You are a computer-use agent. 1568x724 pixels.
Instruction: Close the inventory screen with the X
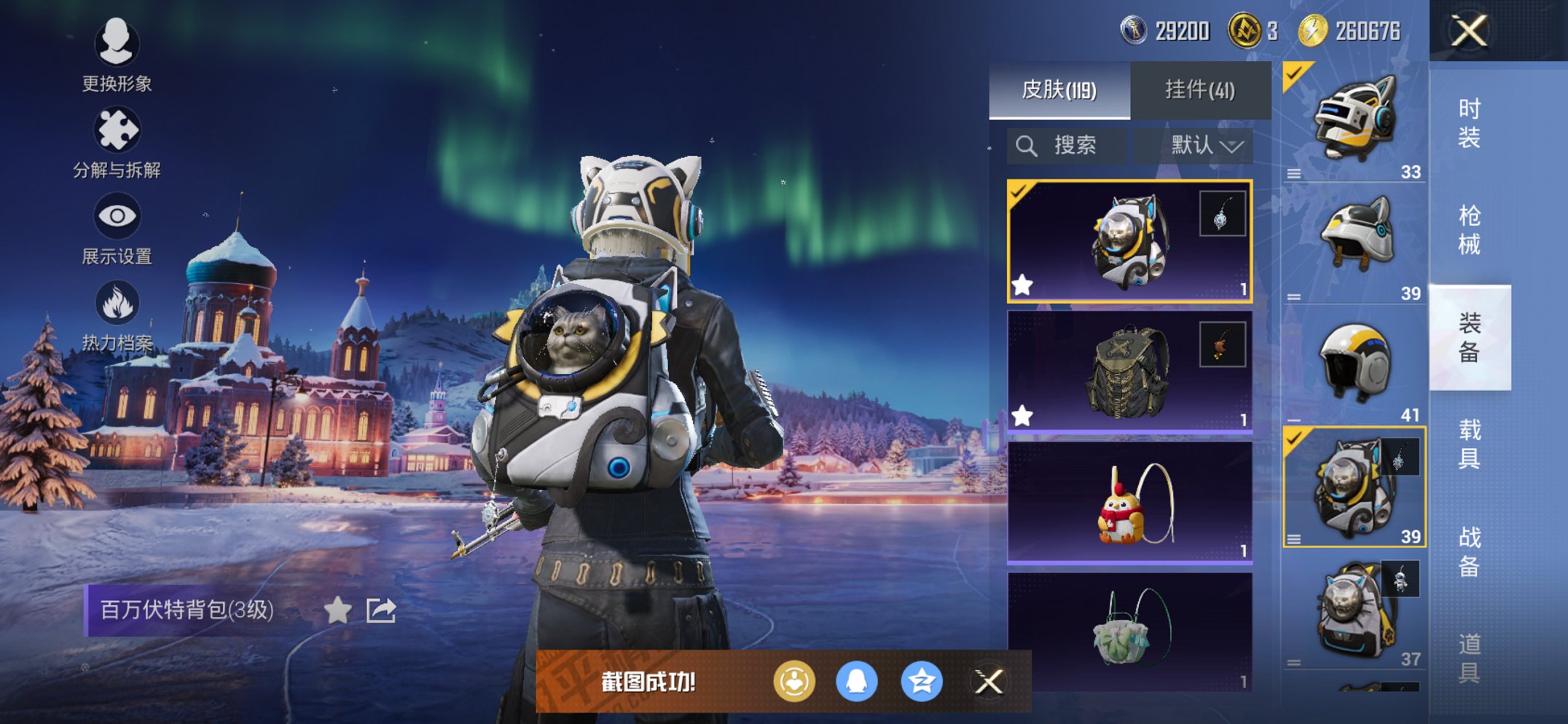click(x=1468, y=31)
